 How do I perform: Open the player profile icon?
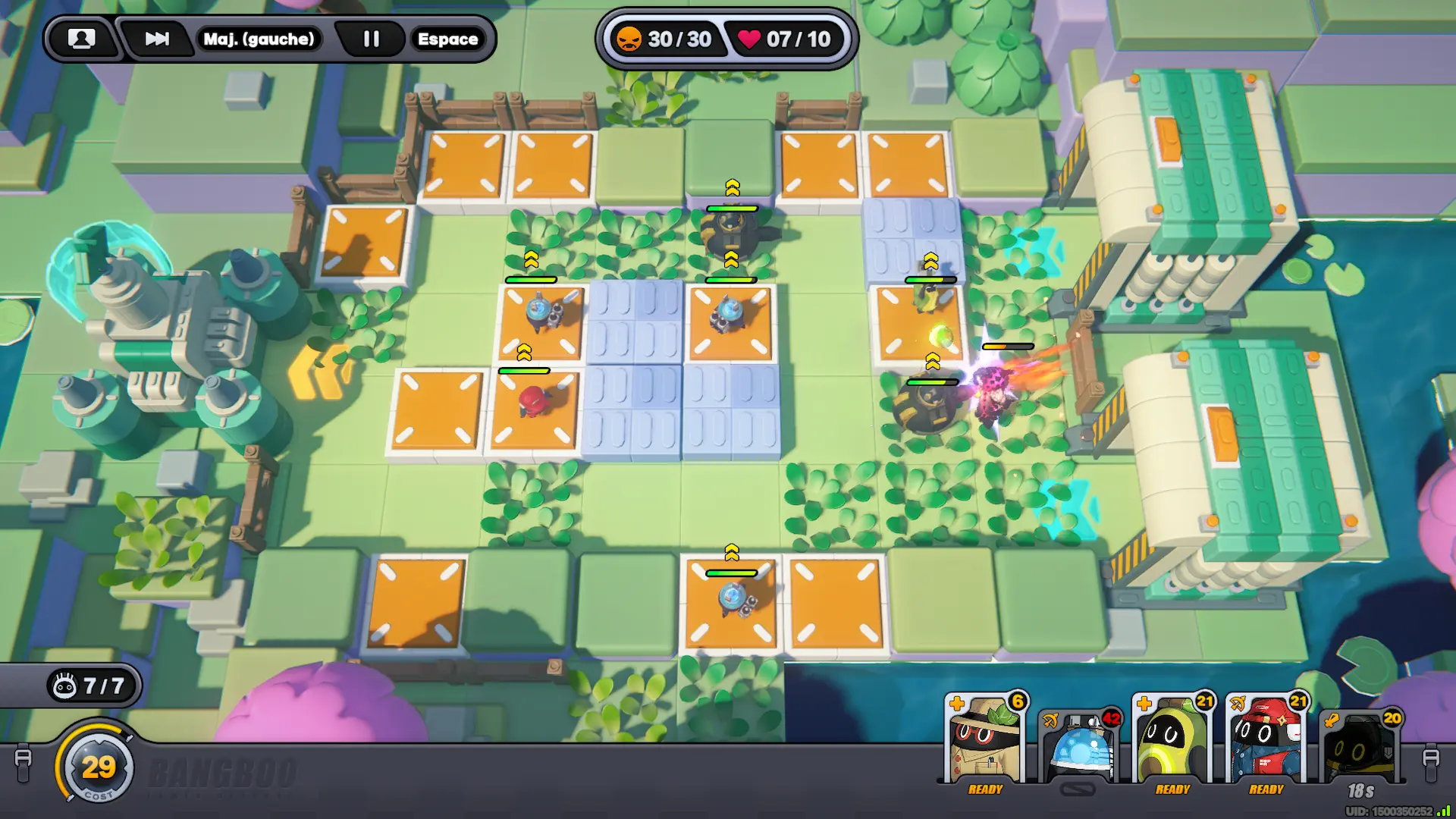[82, 39]
